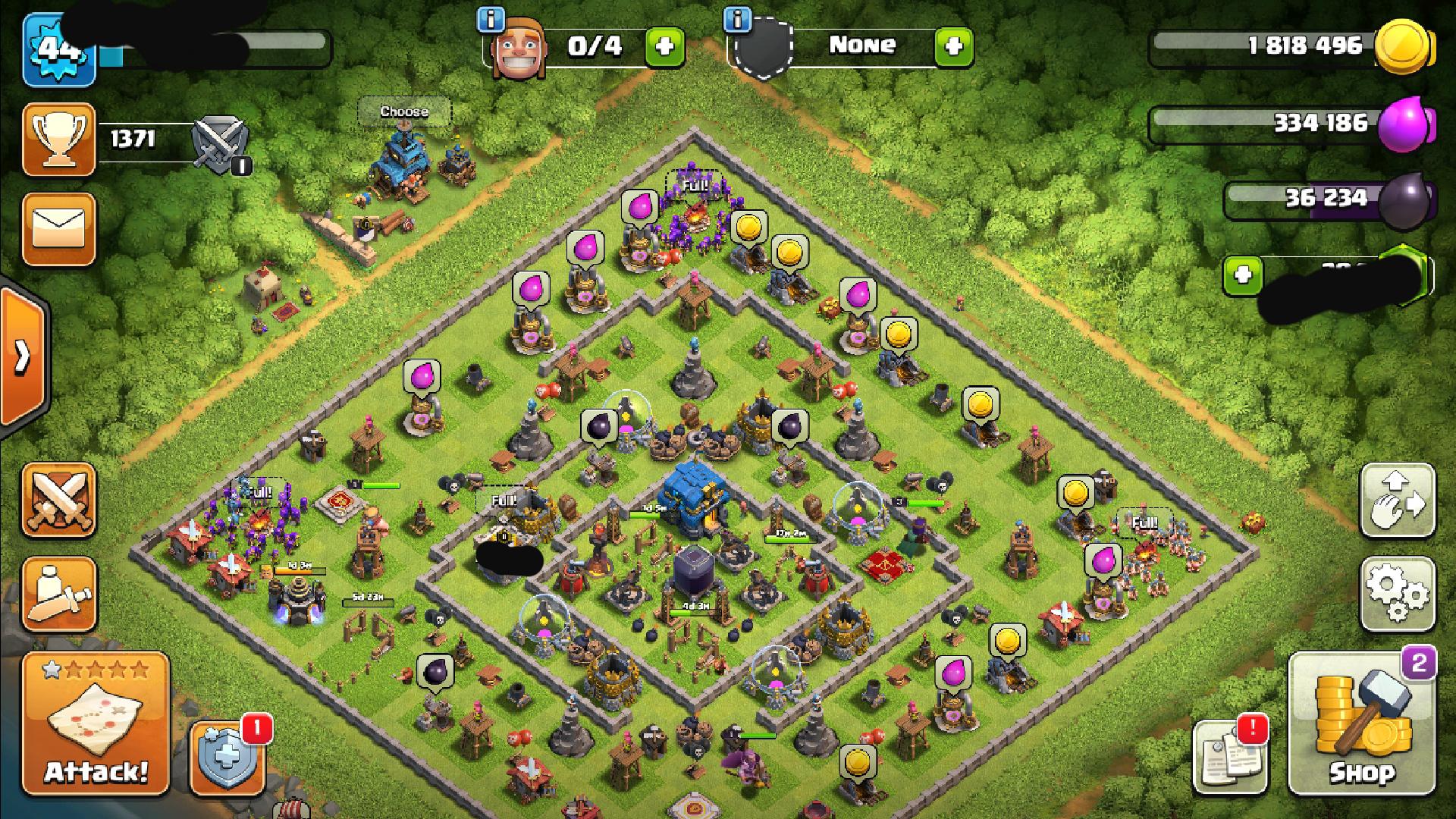Collect gold from a coin collection bubble

pyautogui.click(x=751, y=225)
